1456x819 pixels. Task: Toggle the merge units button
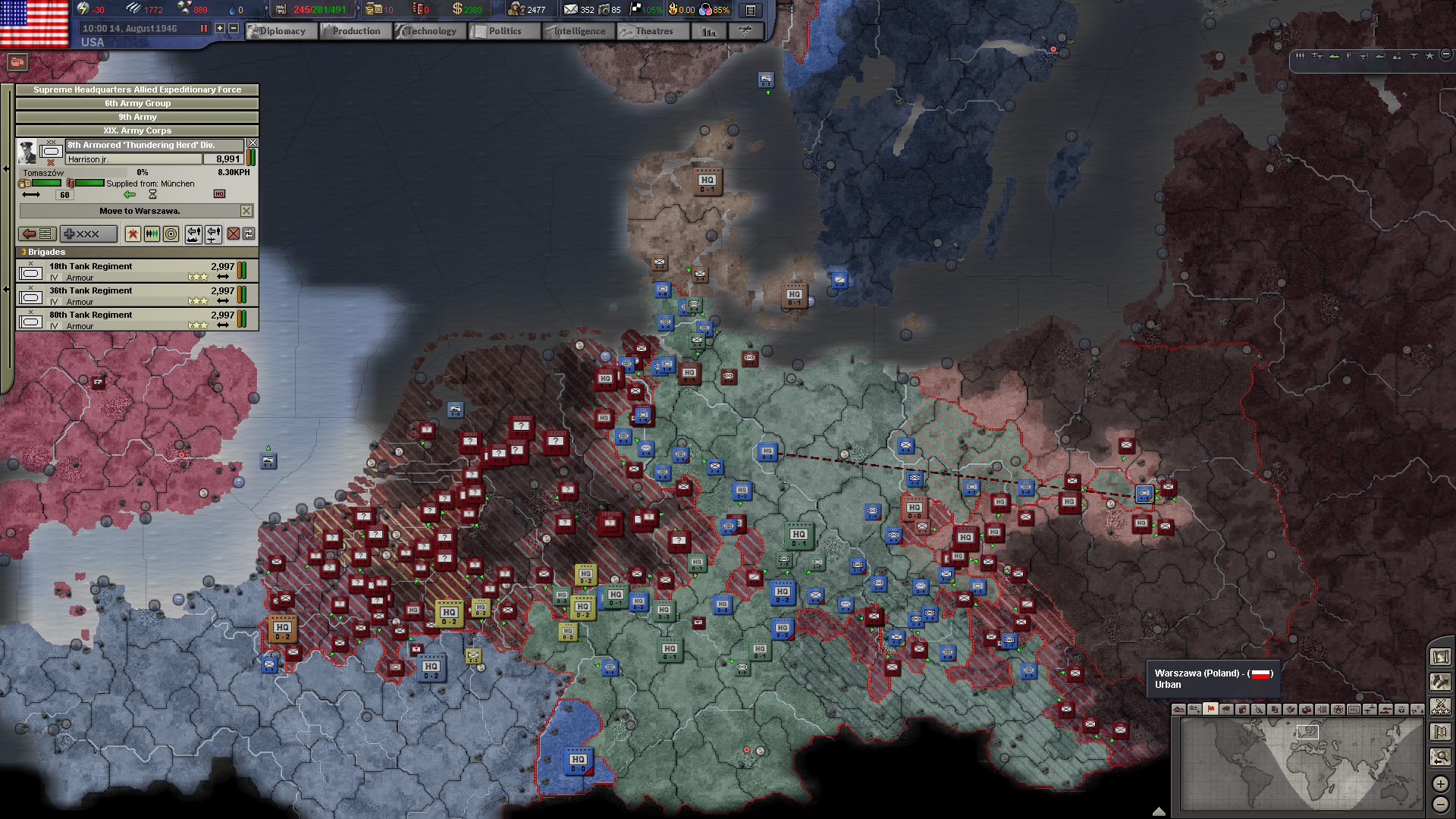click(152, 234)
